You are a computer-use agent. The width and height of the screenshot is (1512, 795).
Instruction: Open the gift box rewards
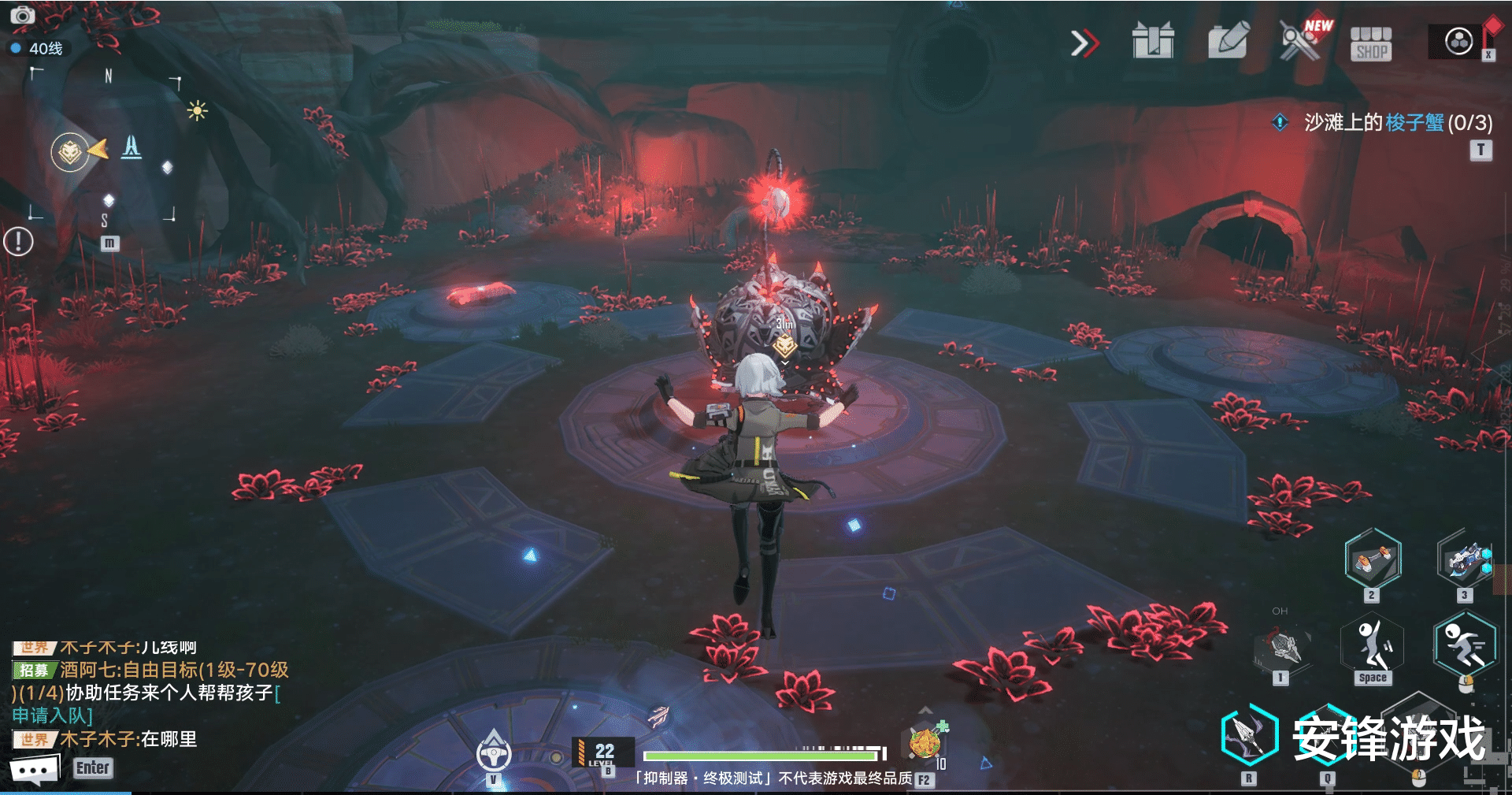tap(1153, 41)
